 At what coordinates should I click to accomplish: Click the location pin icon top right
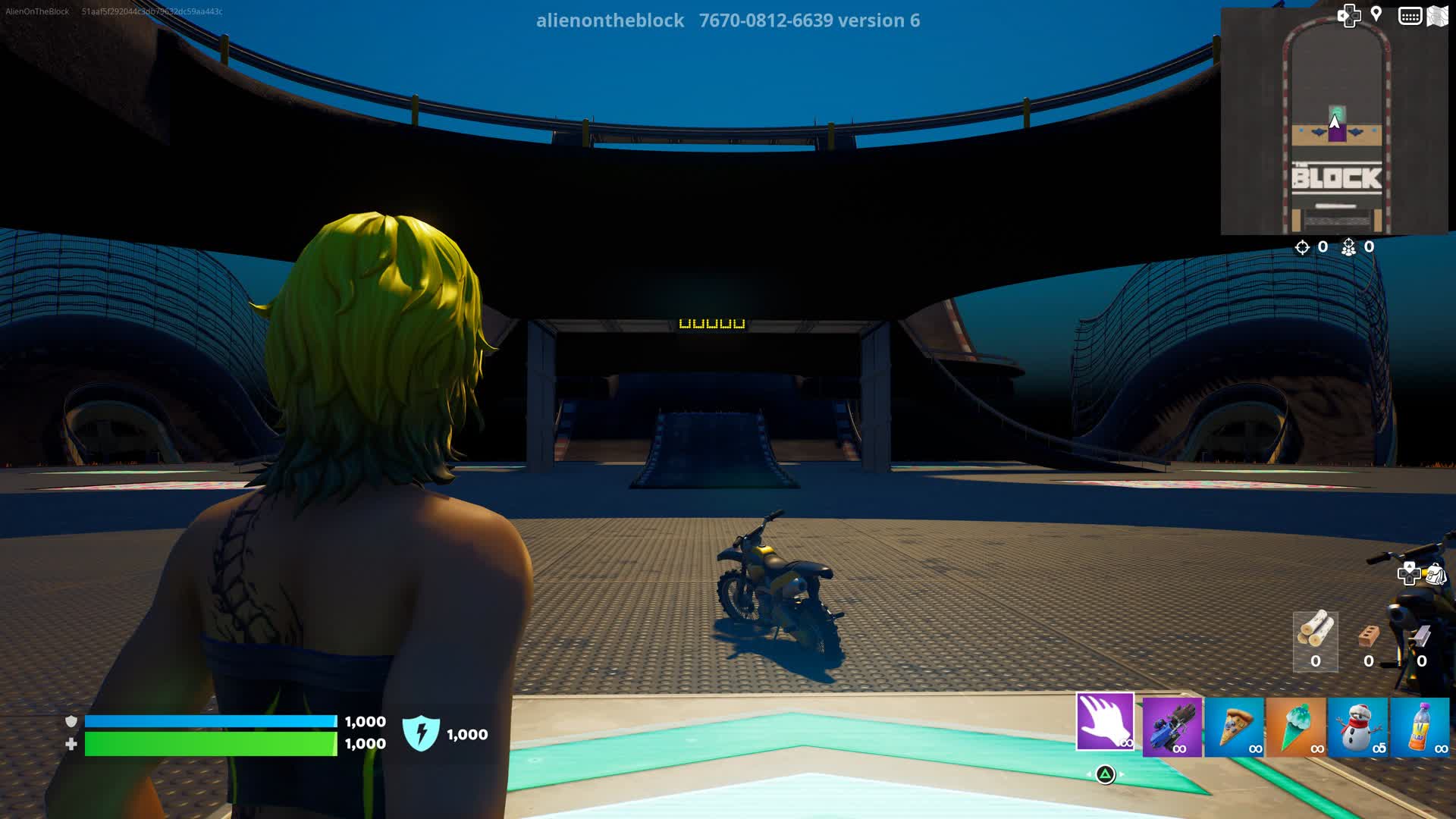pos(1375,14)
